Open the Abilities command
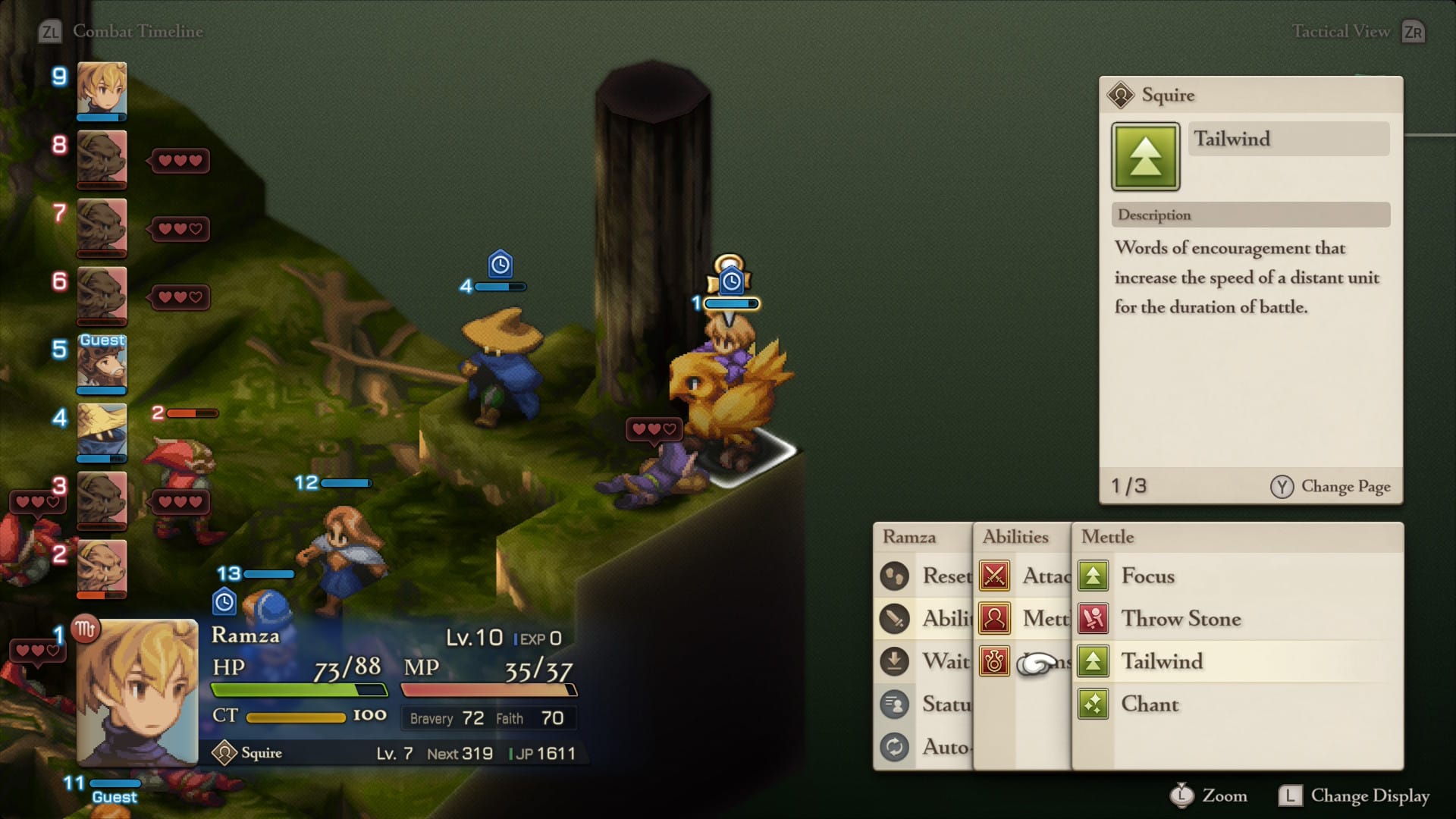This screenshot has height=819, width=1456. coord(927,619)
